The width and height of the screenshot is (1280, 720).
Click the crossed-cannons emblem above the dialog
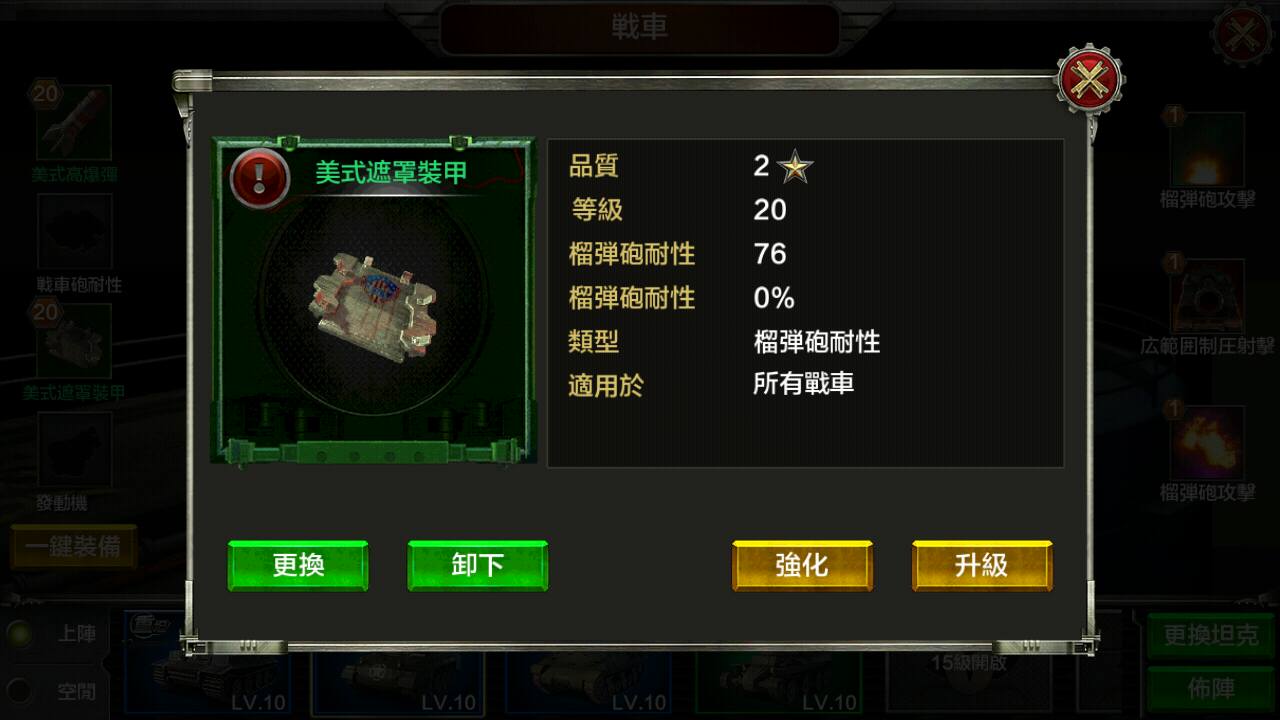click(x=1090, y=78)
